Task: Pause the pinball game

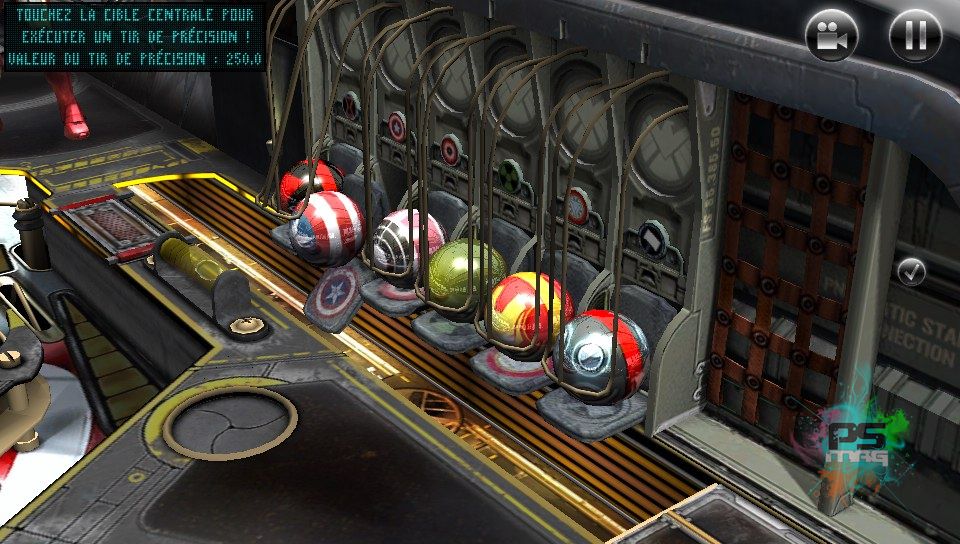Action: 915,35
